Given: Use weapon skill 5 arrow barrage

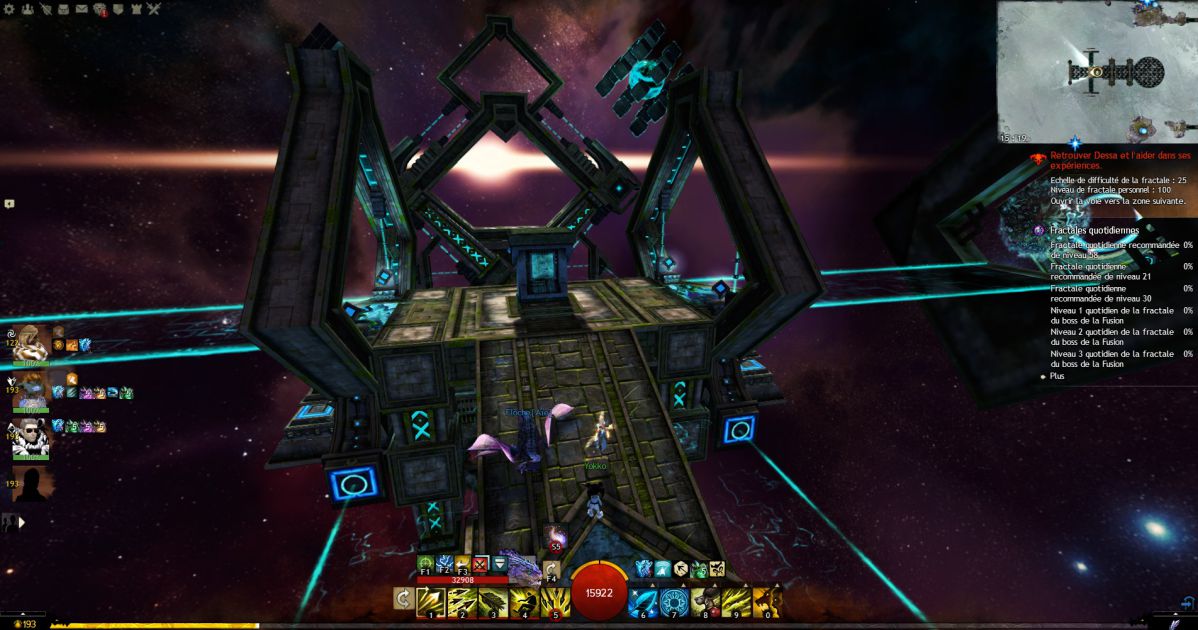Looking at the screenshot, I should click(555, 601).
